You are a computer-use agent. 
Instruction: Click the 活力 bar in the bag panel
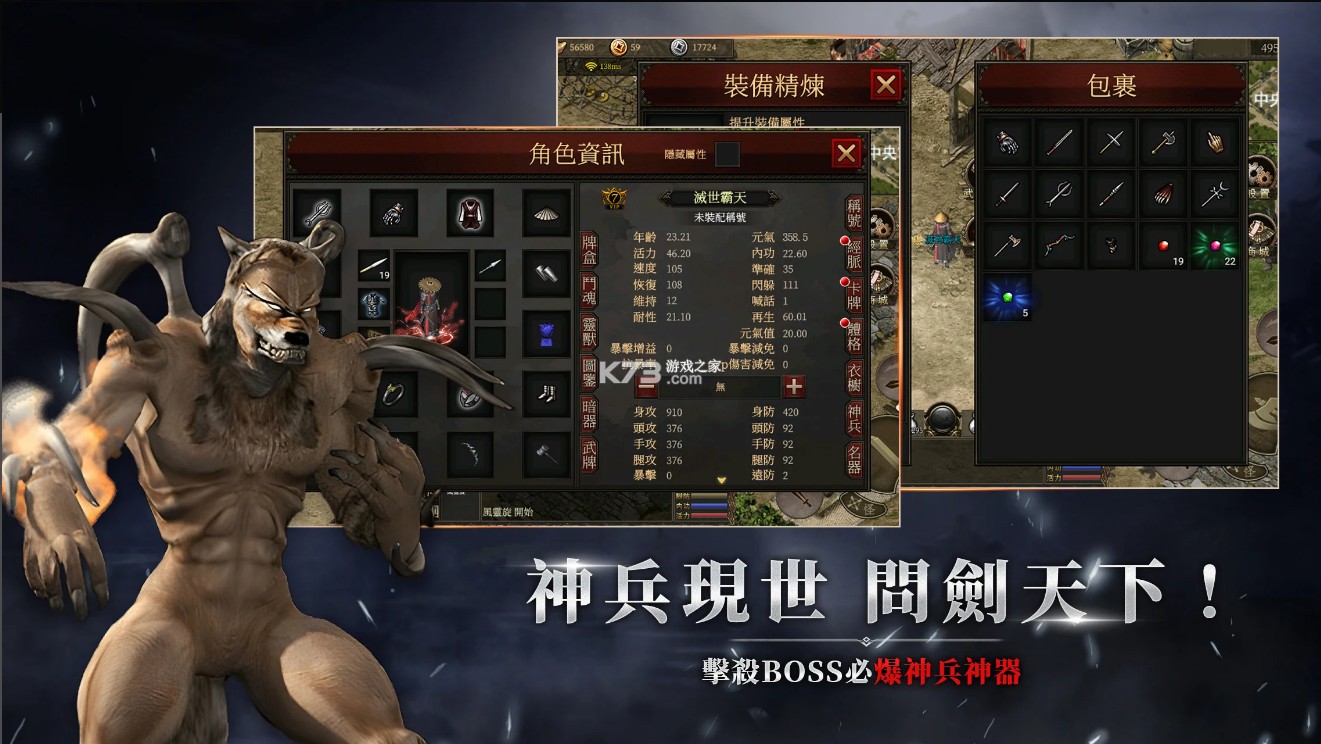1080,478
